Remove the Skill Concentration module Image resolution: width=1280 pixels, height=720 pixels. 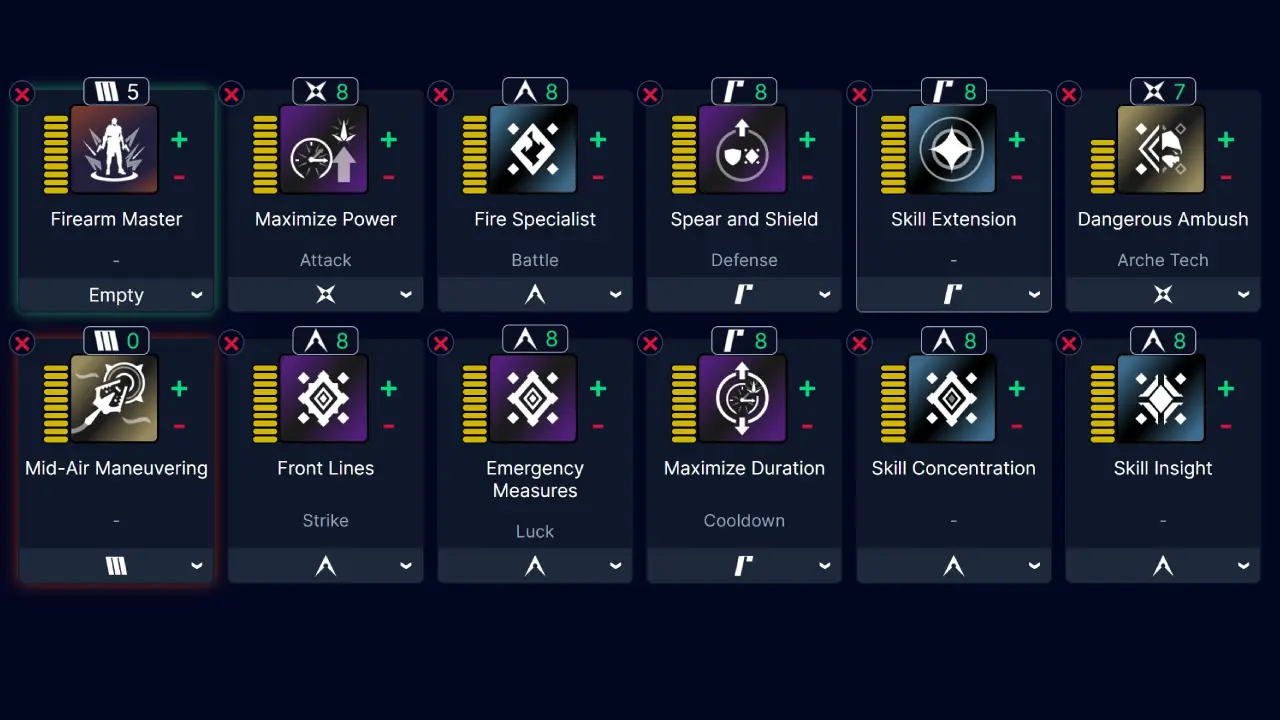859,343
